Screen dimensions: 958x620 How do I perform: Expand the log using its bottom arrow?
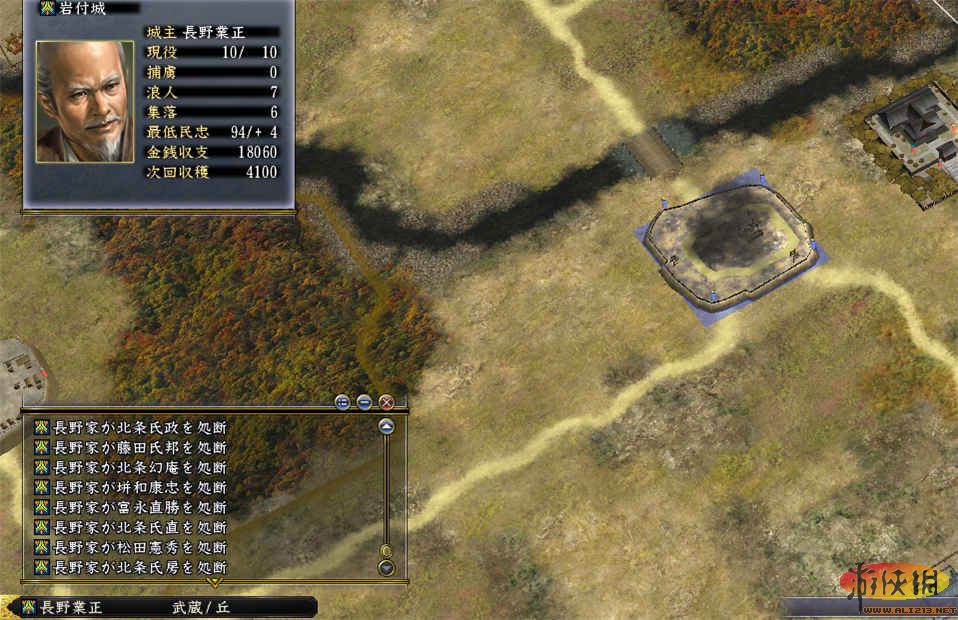213,582
